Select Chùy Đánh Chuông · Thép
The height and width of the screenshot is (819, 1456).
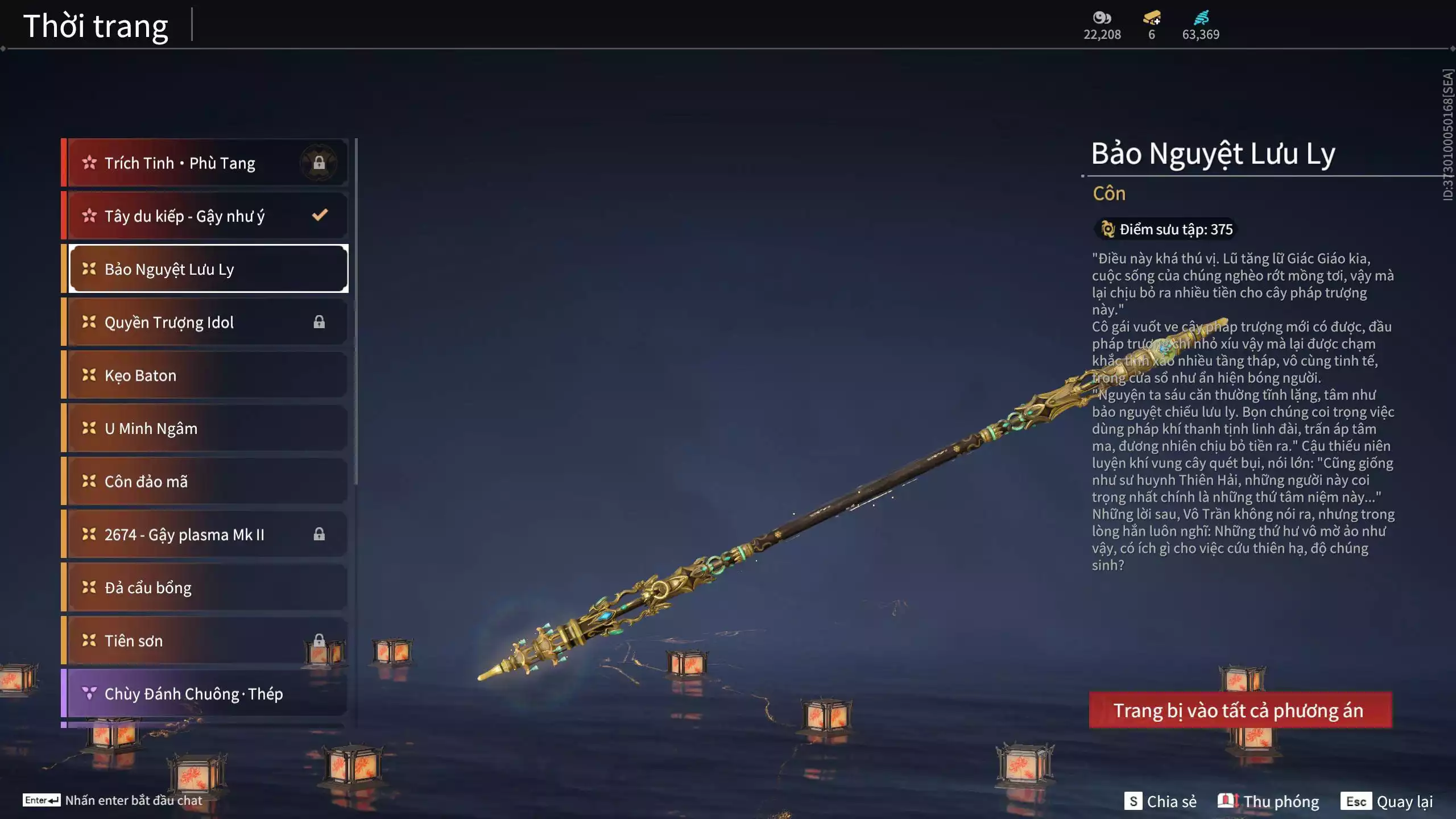tap(205, 694)
